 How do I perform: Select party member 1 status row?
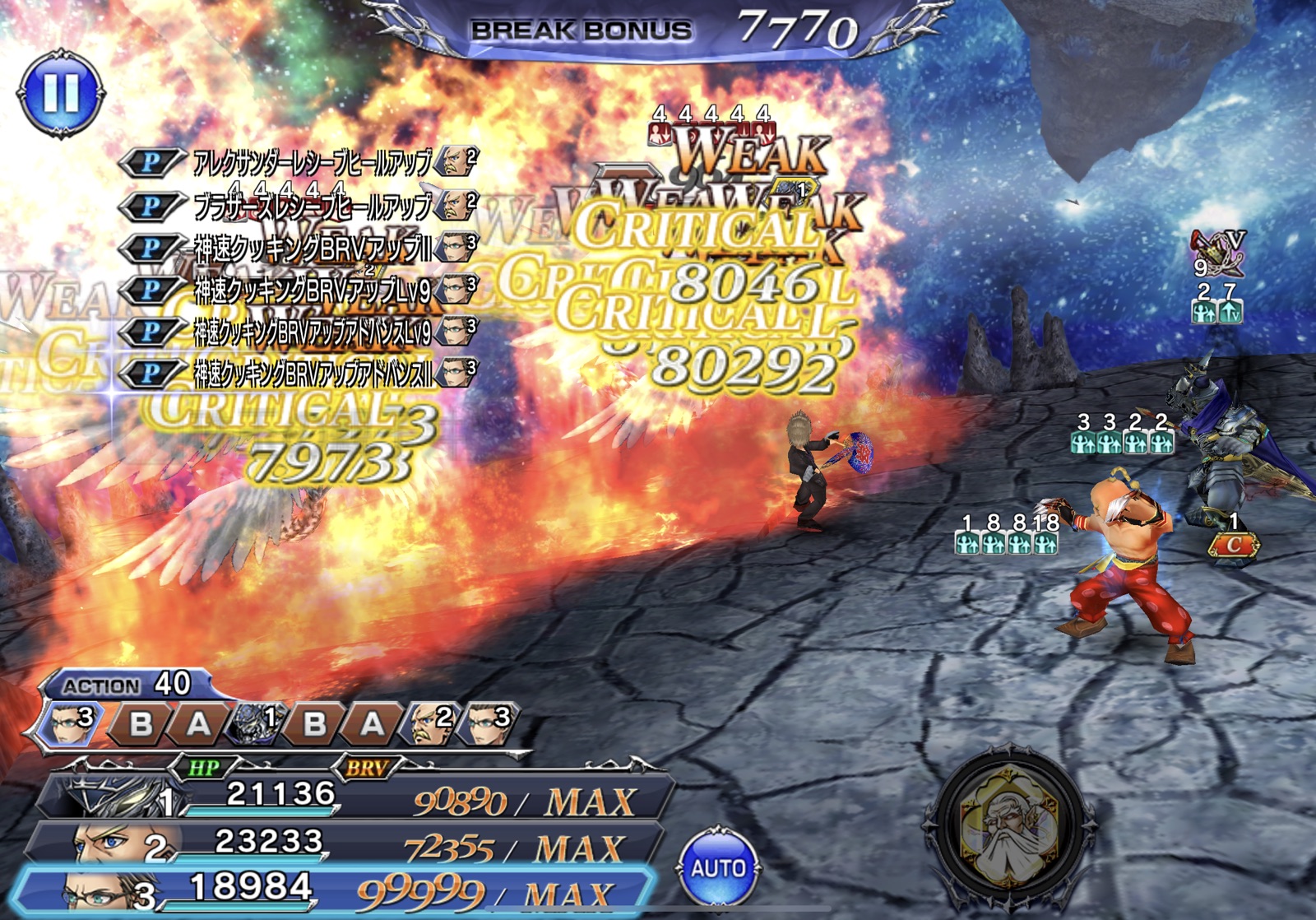354,797
